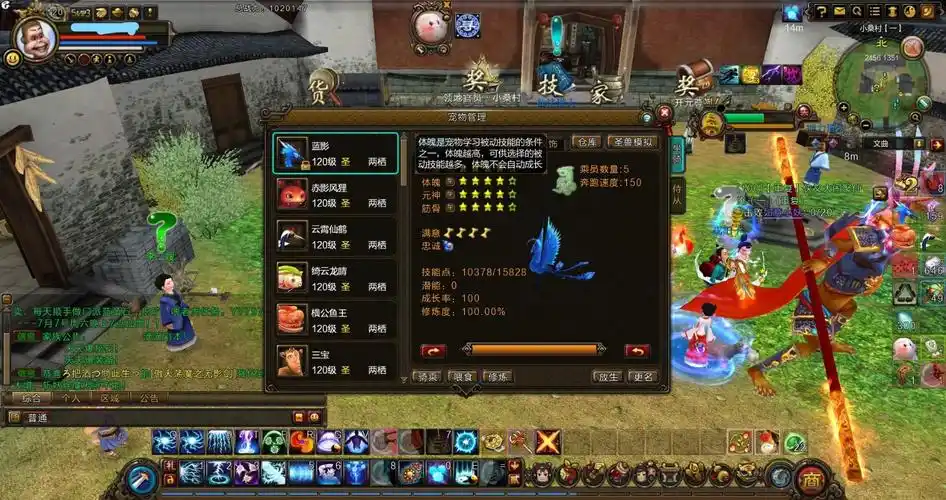This screenshot has width=946, height=500.
Task: Select the 蓝影 pet in the list
Action: point(336,153)
